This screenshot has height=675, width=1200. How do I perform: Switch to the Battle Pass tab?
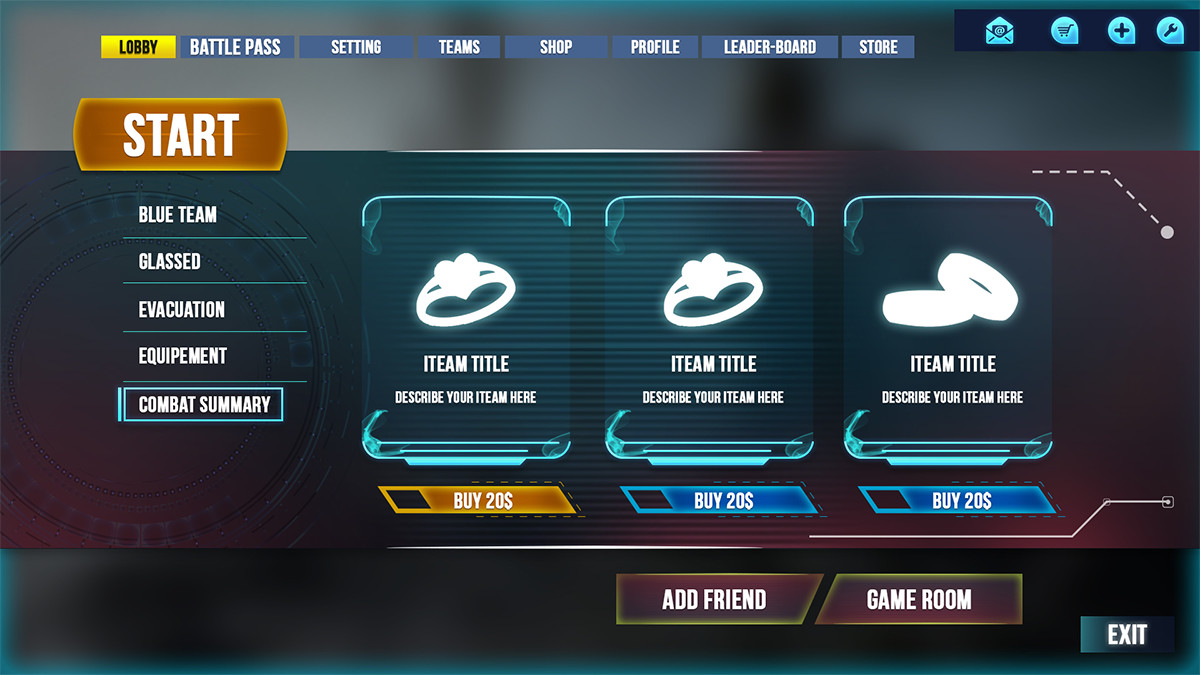(235, 47)
